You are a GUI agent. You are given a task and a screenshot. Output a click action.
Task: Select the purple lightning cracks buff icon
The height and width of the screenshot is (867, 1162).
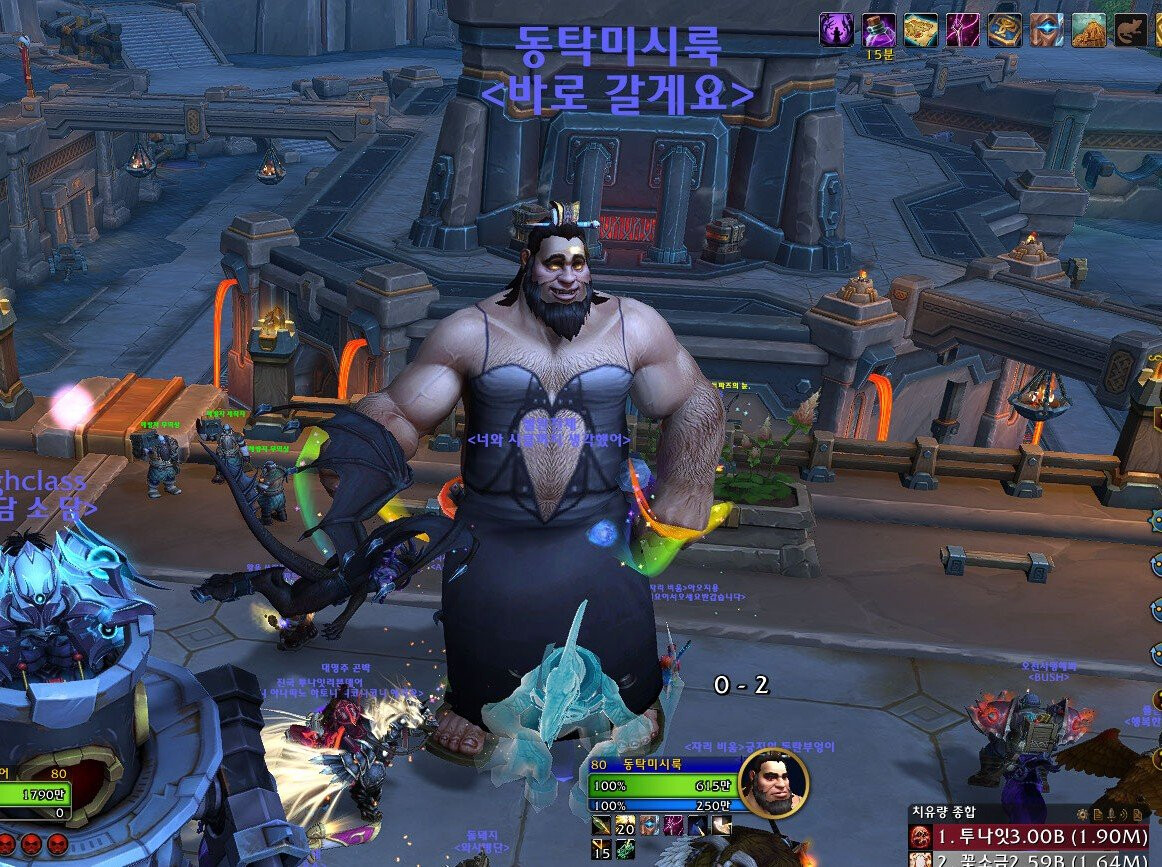[x=963, y=30]
